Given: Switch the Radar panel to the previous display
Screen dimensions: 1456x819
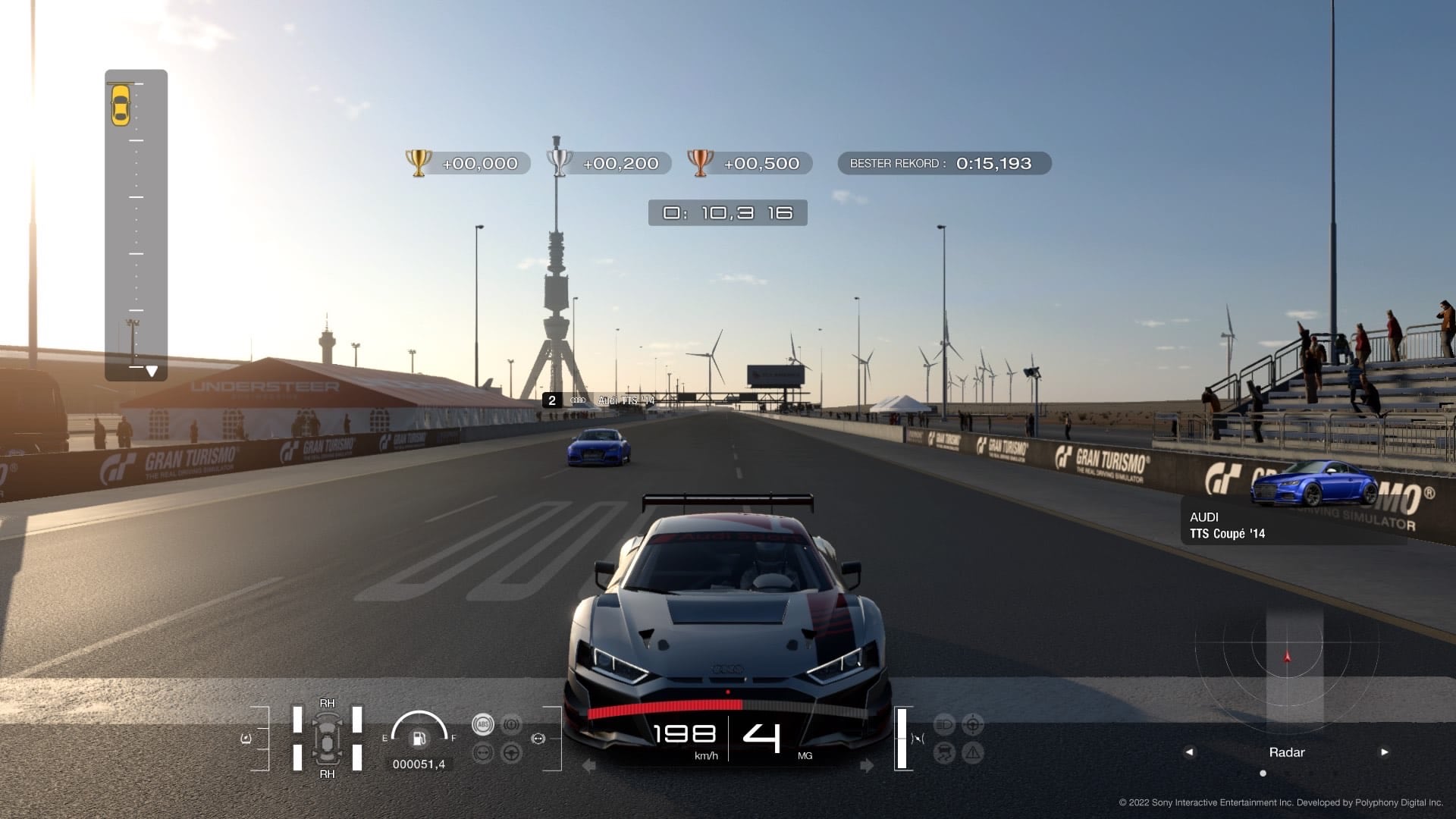Looking at the screenshot, I should (1189, 752).
